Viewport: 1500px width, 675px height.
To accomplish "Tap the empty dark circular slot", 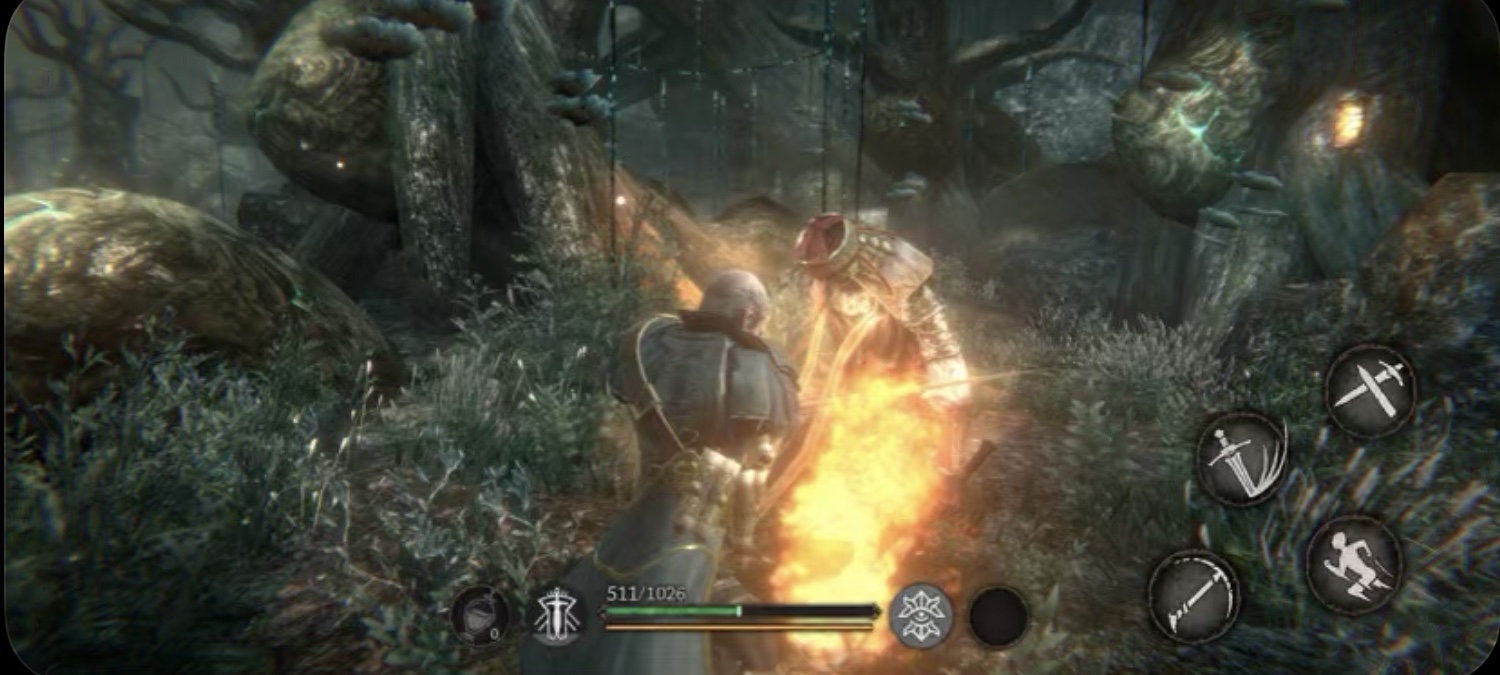I will point(998,616).
